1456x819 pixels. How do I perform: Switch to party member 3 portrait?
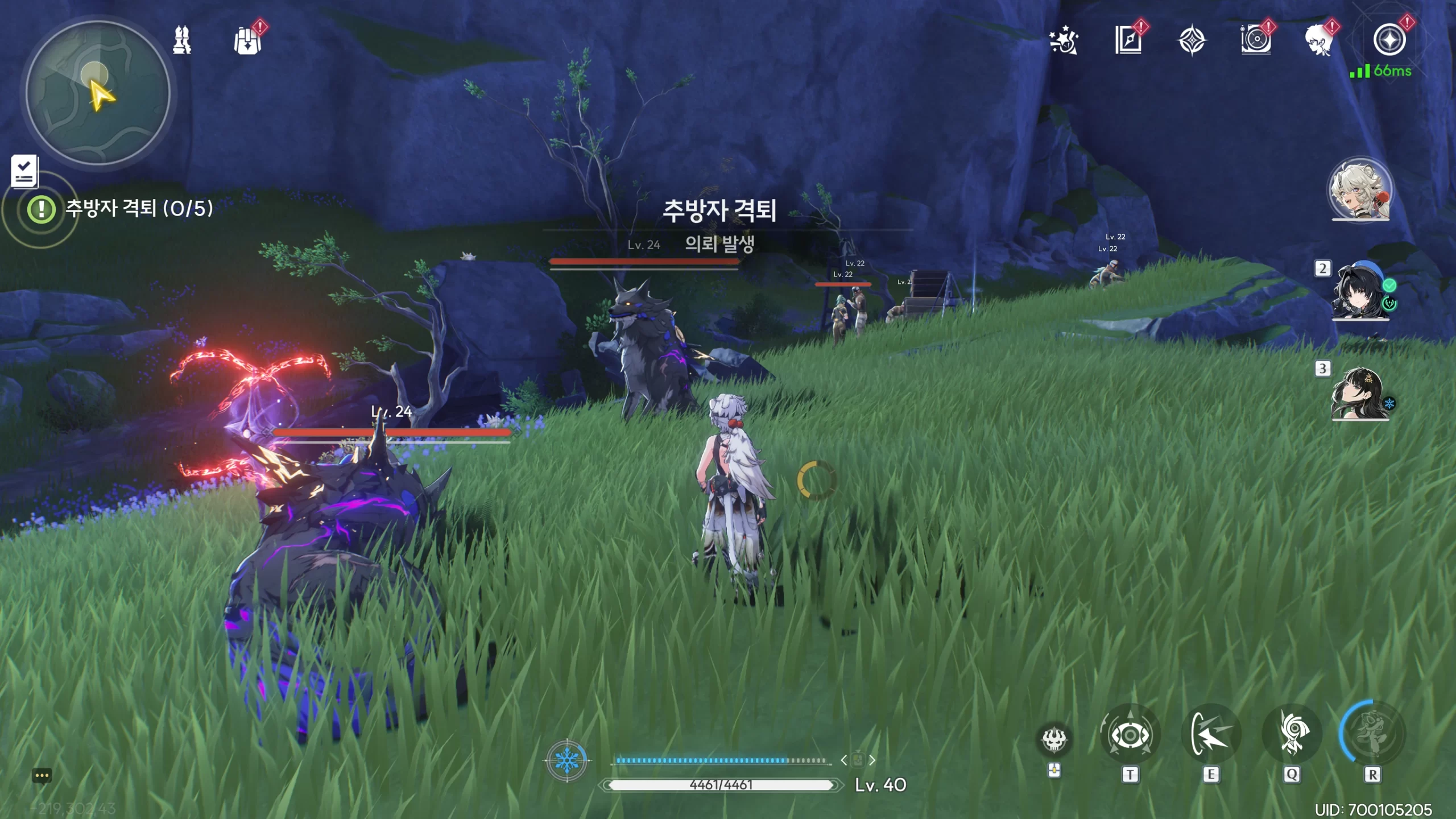1359,394
